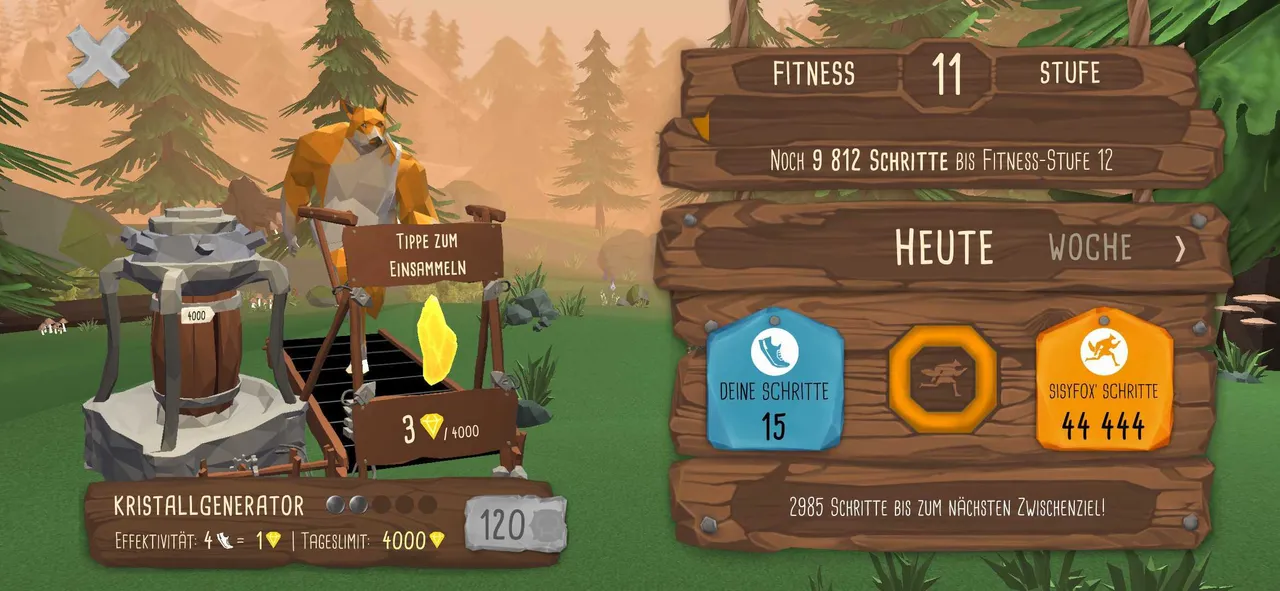
Task: Close the fitness screen with the X
Action: coord(98,55)
